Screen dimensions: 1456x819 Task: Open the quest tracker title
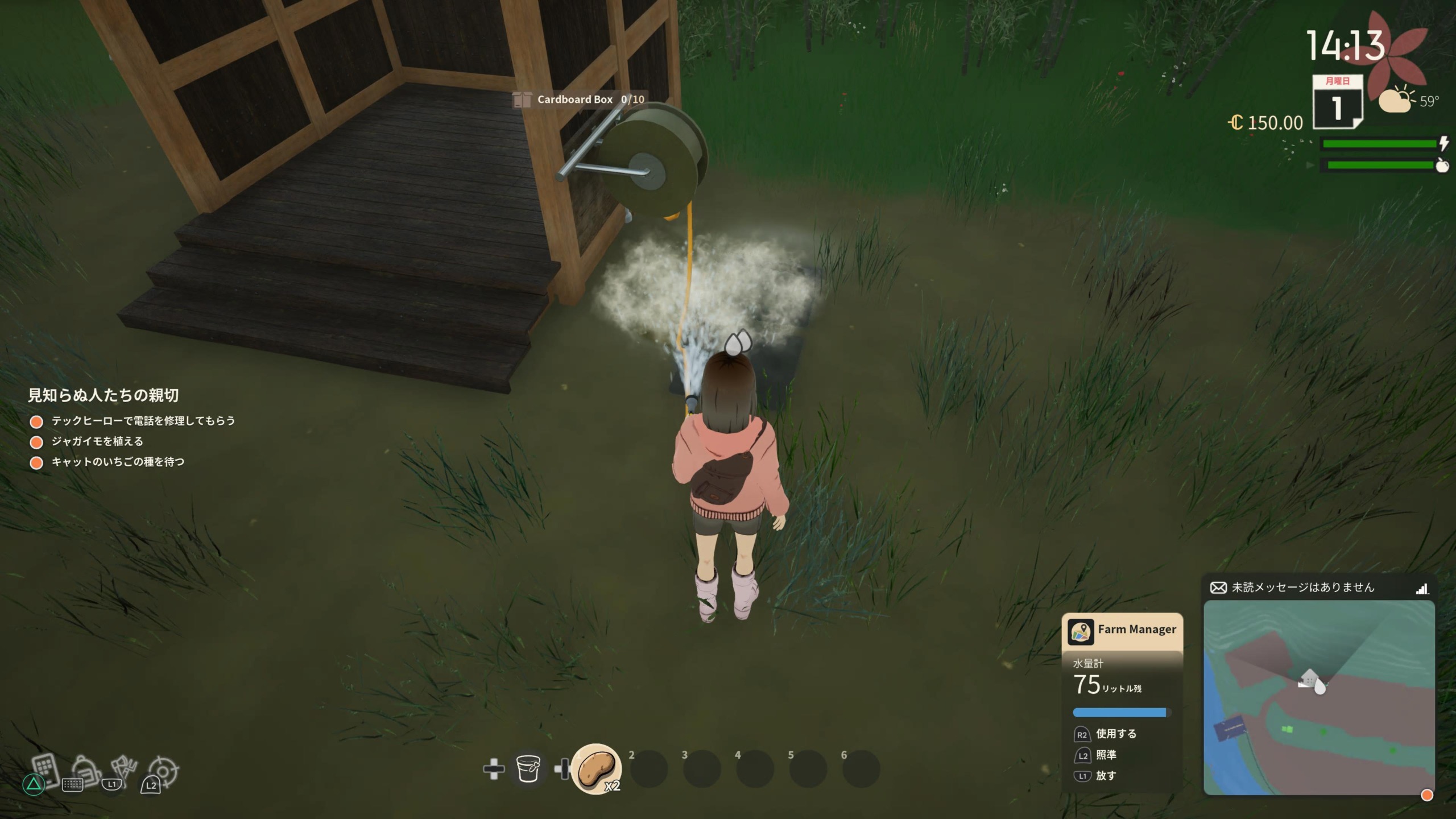[x=104, y=395]
